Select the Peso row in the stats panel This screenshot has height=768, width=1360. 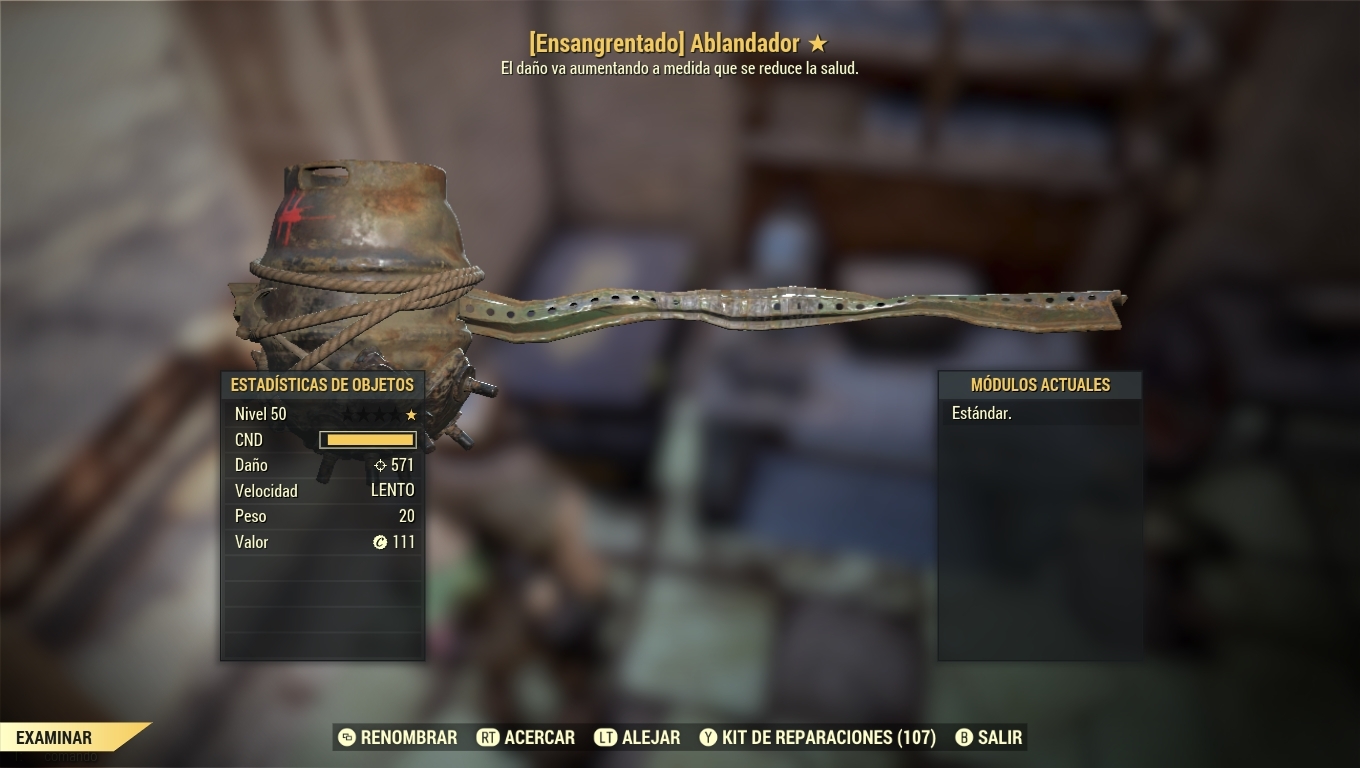[322, 516]
